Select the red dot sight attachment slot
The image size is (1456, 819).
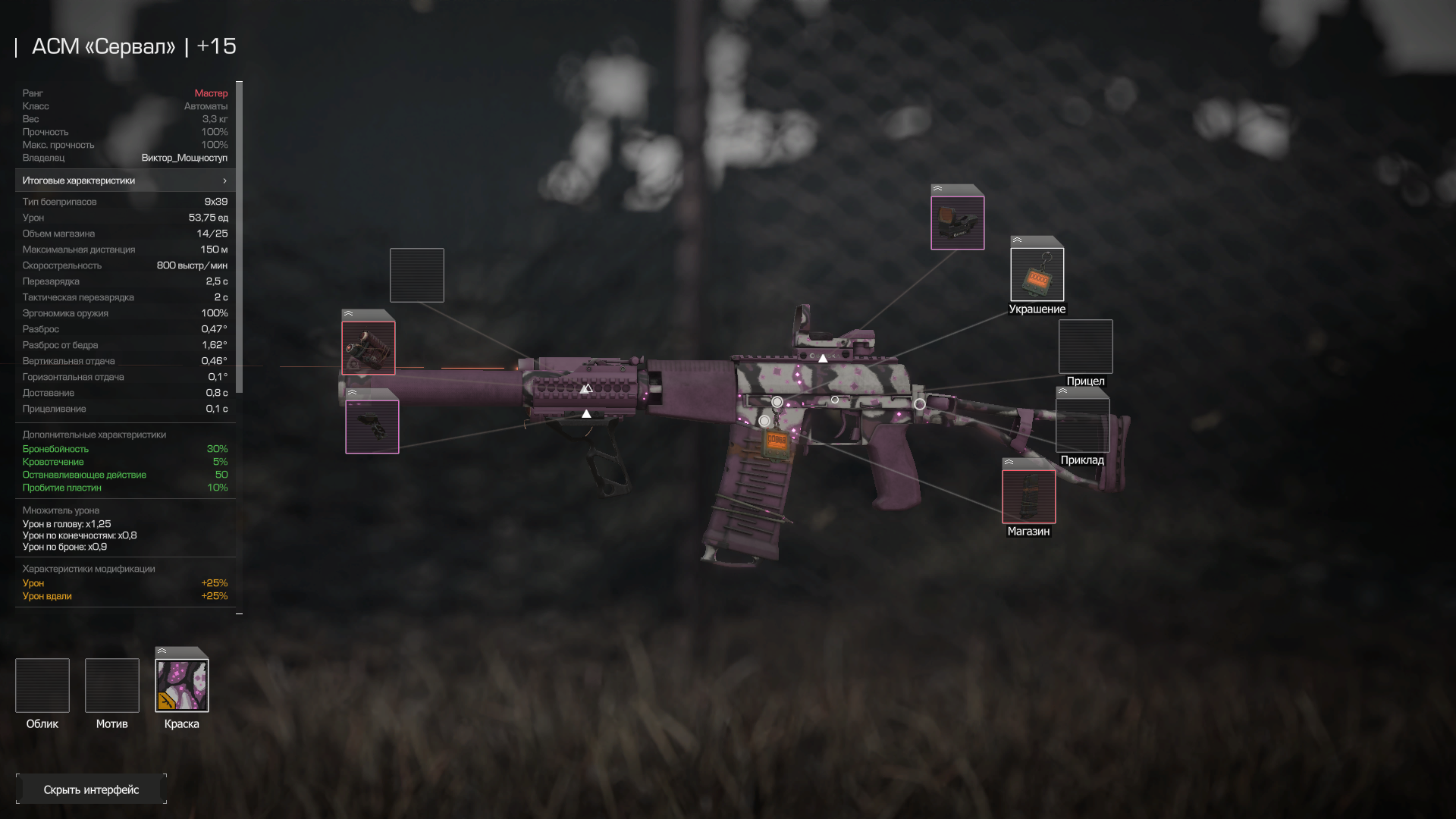(x=957, y=223)
